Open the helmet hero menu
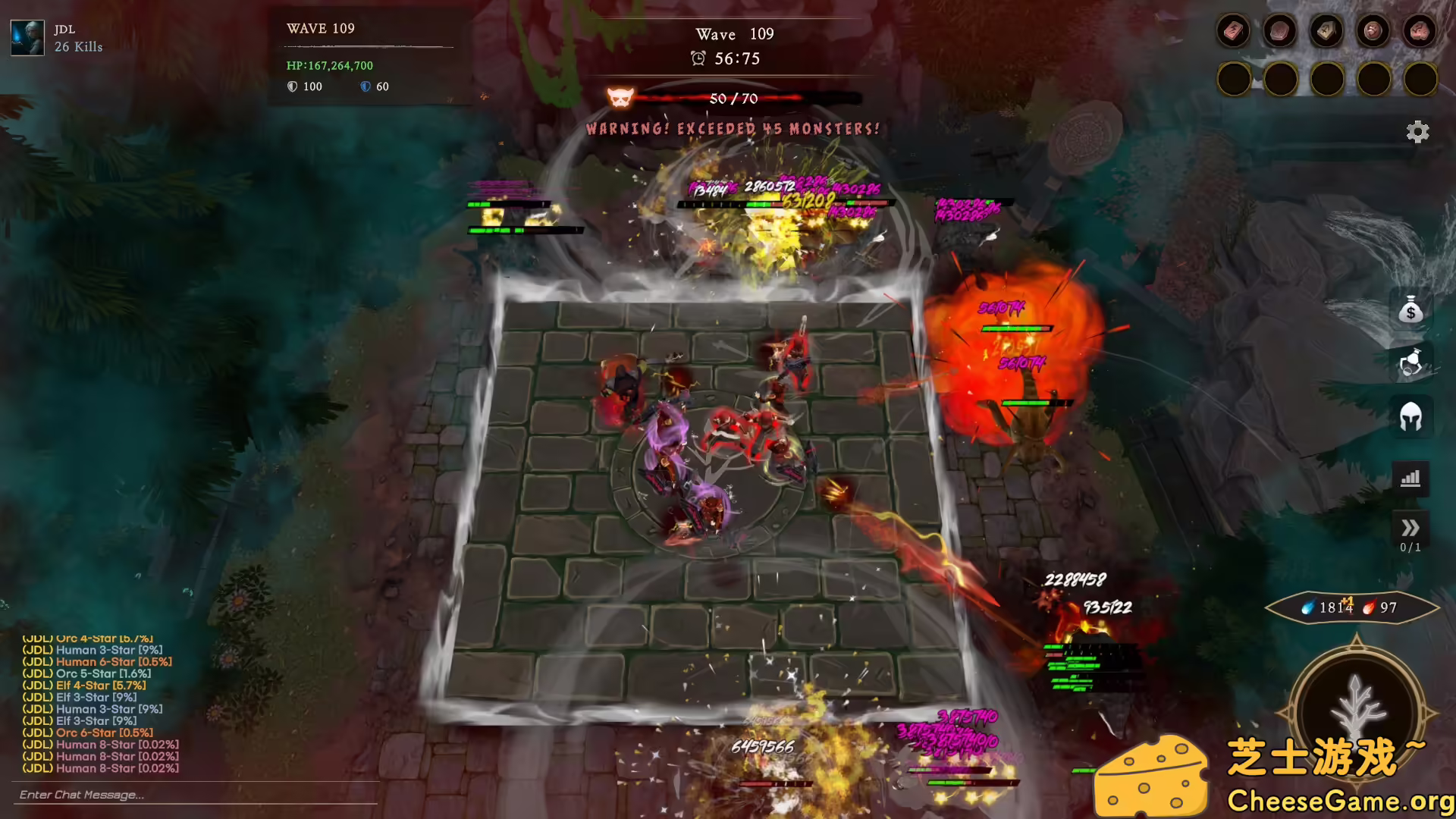1456x819 pixels. (1410, 416)
